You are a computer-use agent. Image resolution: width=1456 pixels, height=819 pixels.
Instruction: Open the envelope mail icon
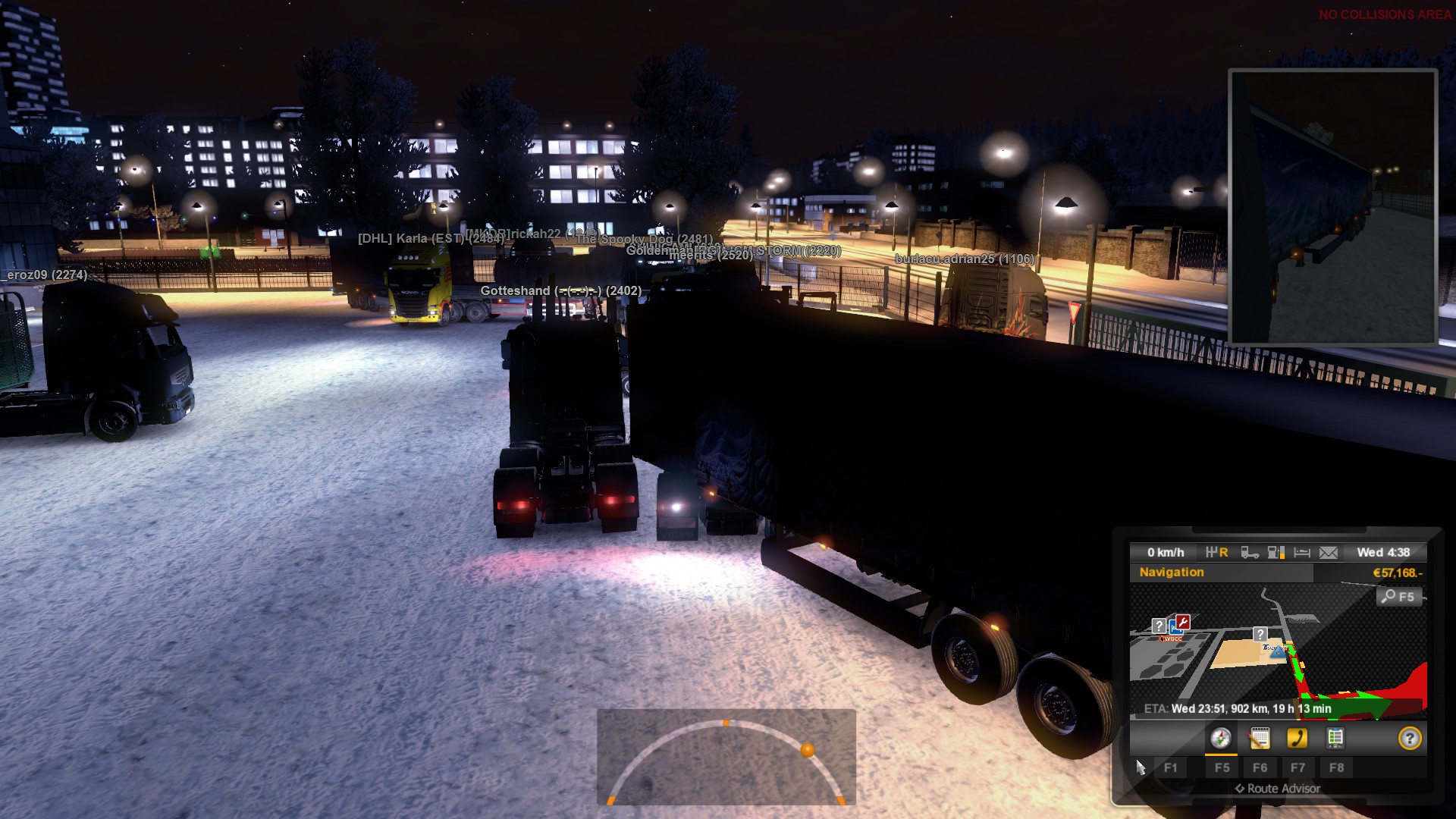[x=1329, y=553]
